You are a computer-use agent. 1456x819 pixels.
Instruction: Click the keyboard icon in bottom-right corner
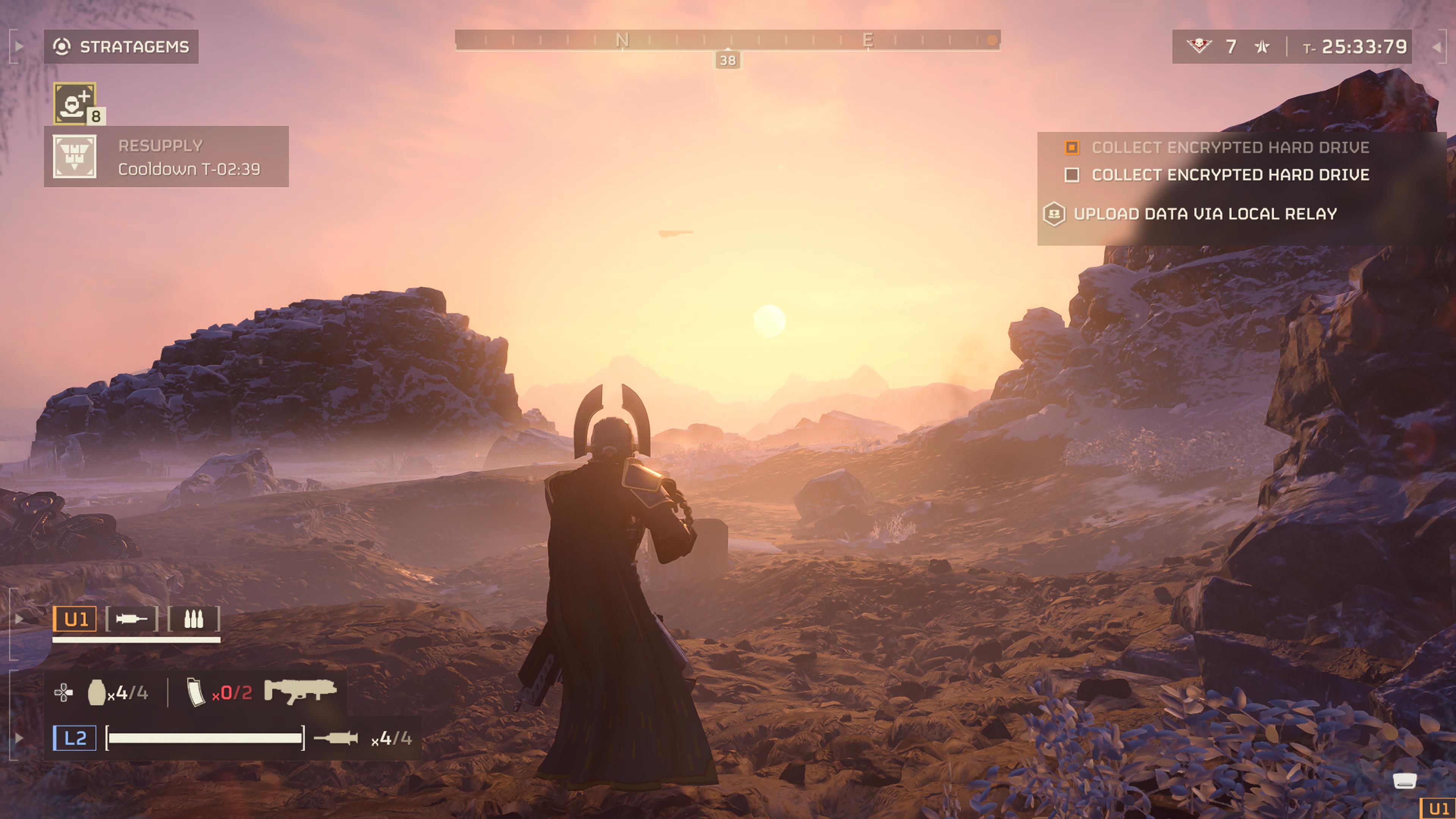[x=1404, y=781]
